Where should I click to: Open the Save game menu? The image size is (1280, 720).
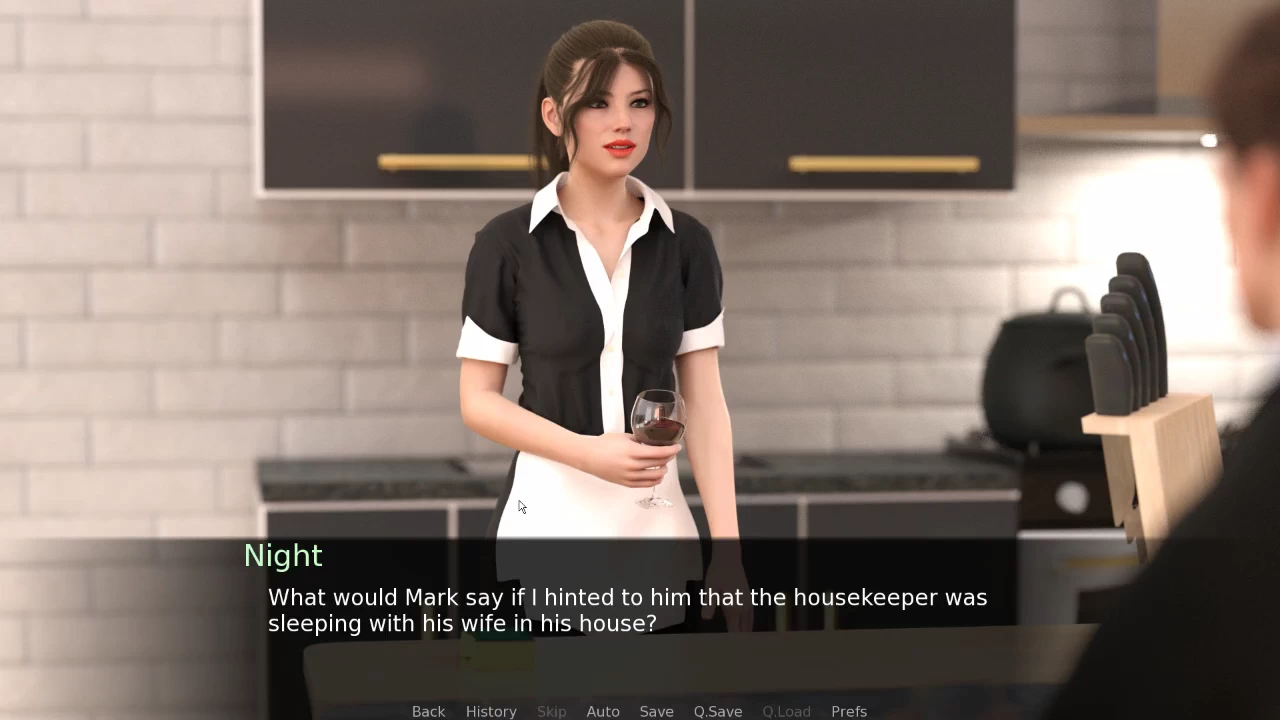pyautogui.click(x=656, y=711)
